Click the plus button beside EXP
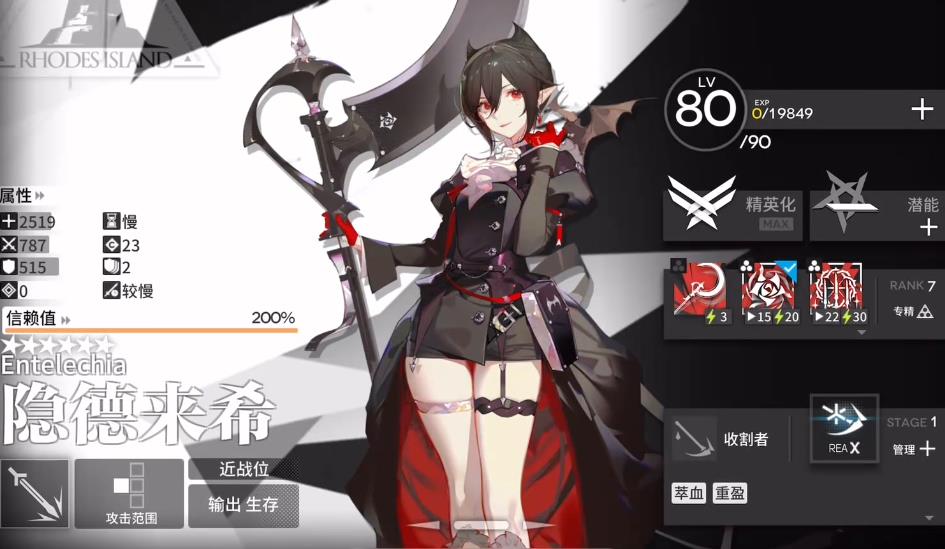The image size is (945, 549). 922,110
